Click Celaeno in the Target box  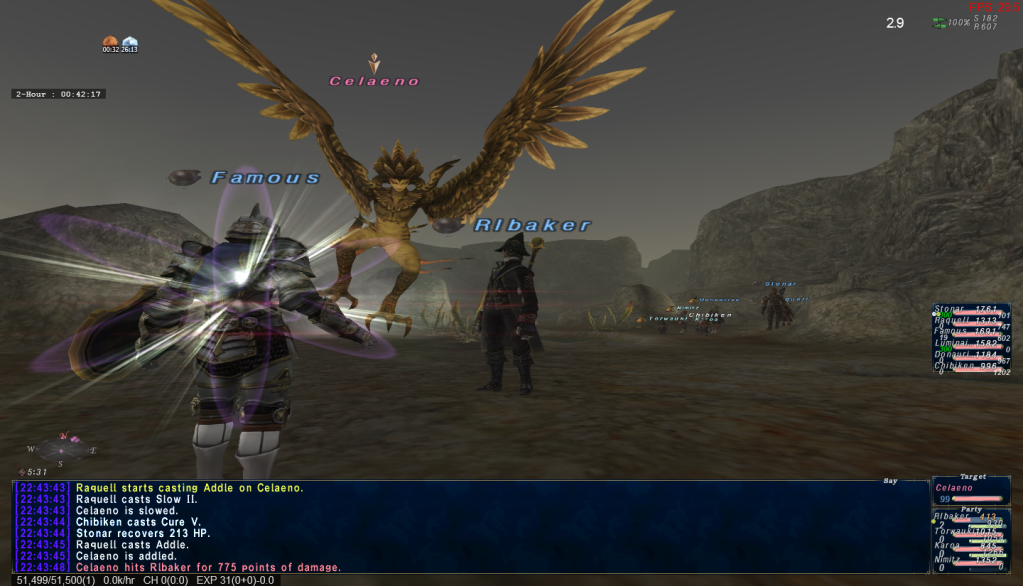coord(954,488)
